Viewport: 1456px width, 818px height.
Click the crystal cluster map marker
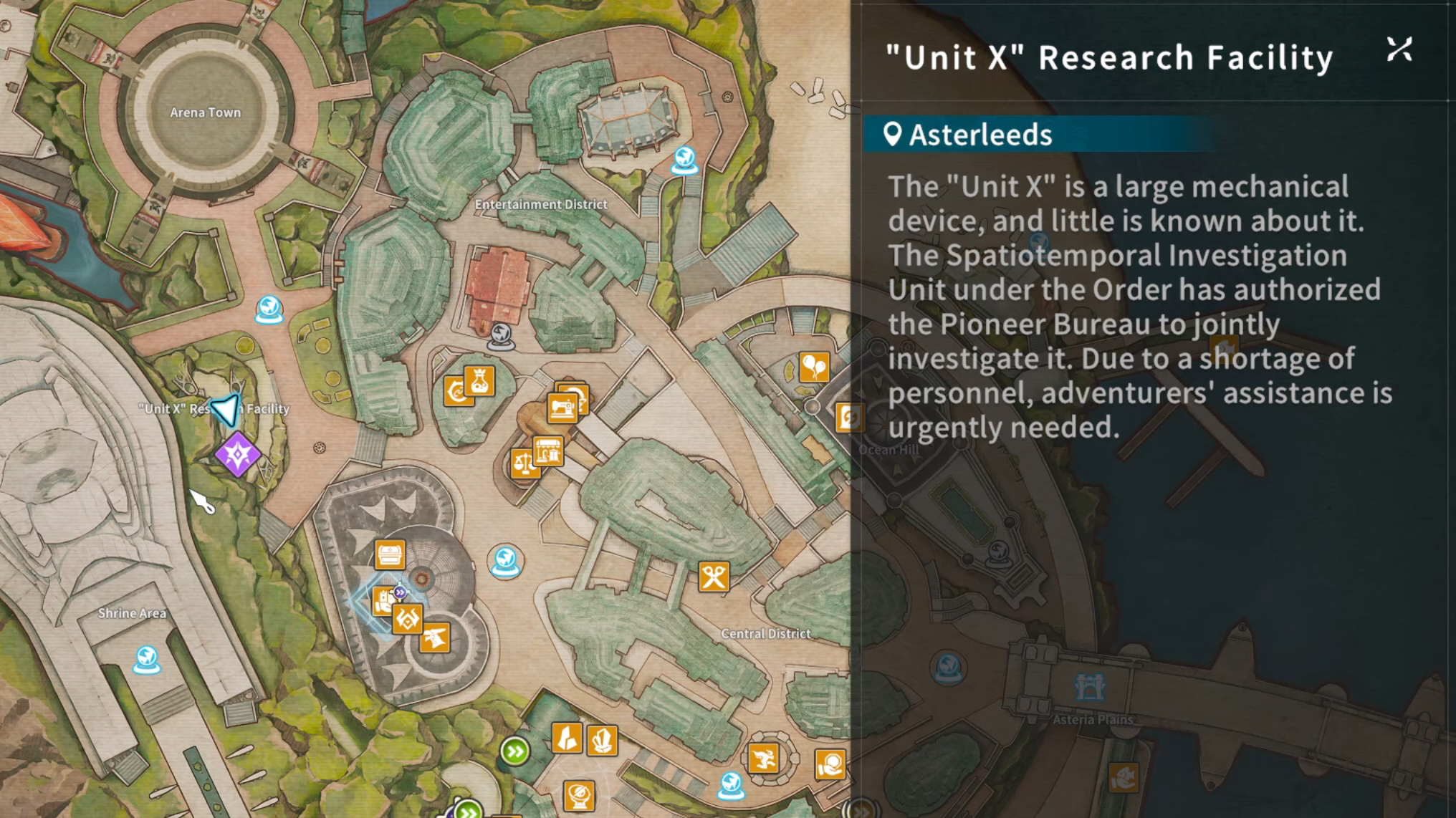[603, 740]
